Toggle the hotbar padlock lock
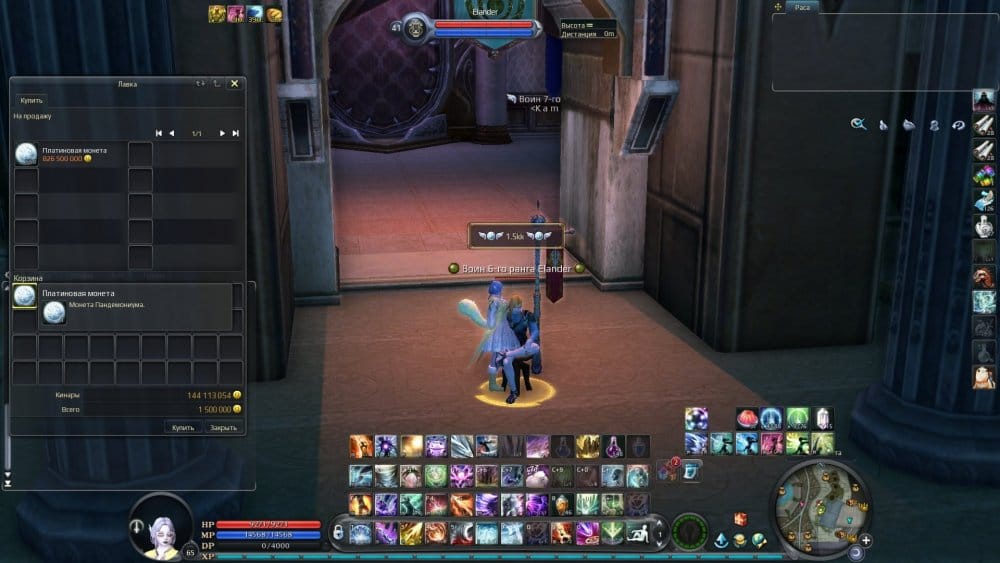1000x563 pixels. tap(337, 532)
